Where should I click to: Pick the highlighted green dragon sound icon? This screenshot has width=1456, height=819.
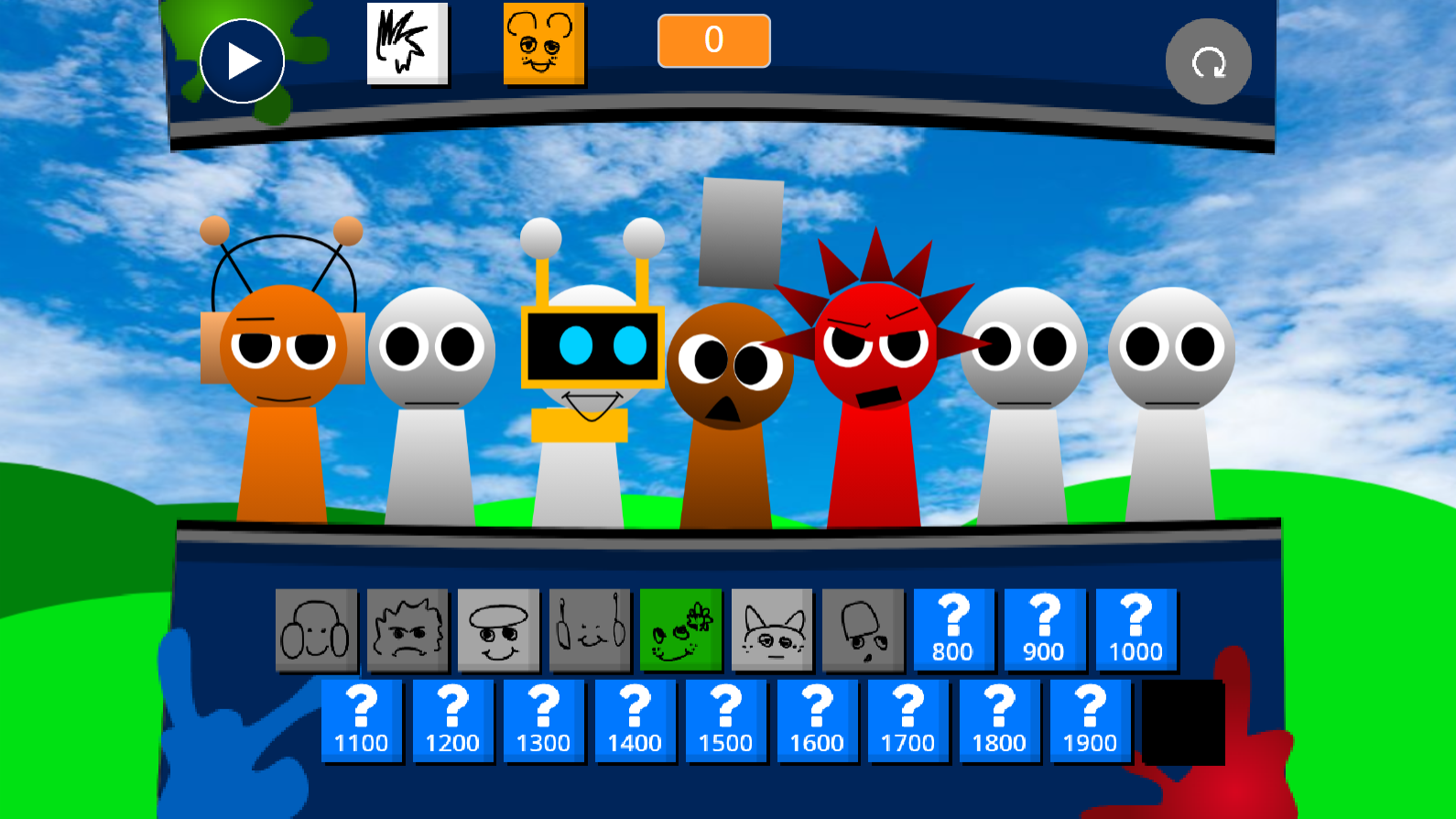(x=680, y=628)
